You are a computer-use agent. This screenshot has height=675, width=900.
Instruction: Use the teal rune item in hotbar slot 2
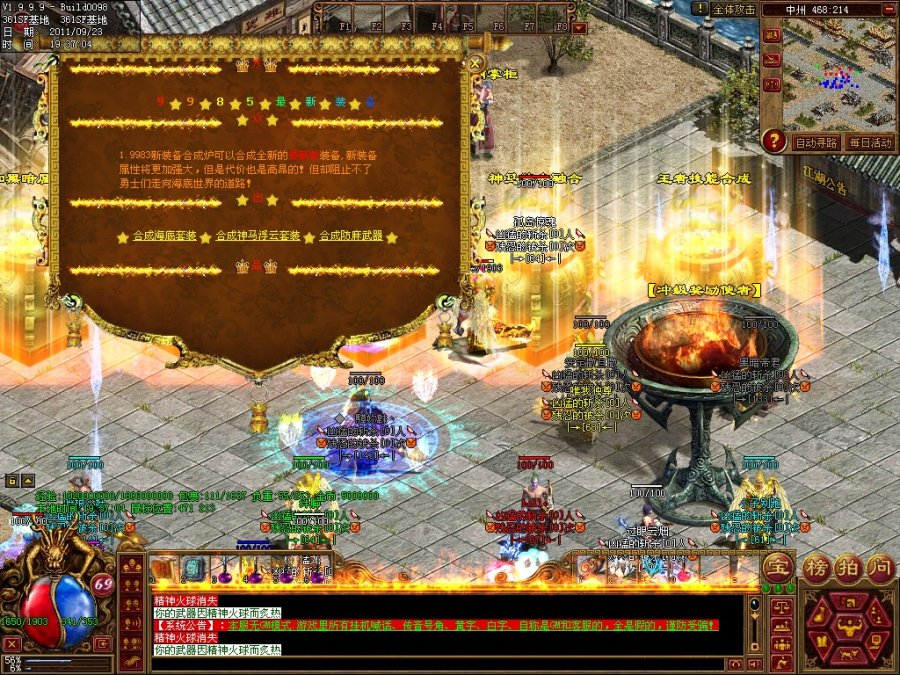coord(192,569)
